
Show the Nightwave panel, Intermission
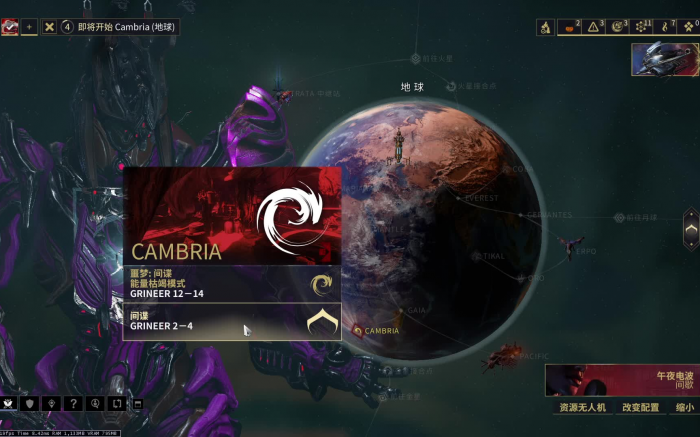coord(620,381)
